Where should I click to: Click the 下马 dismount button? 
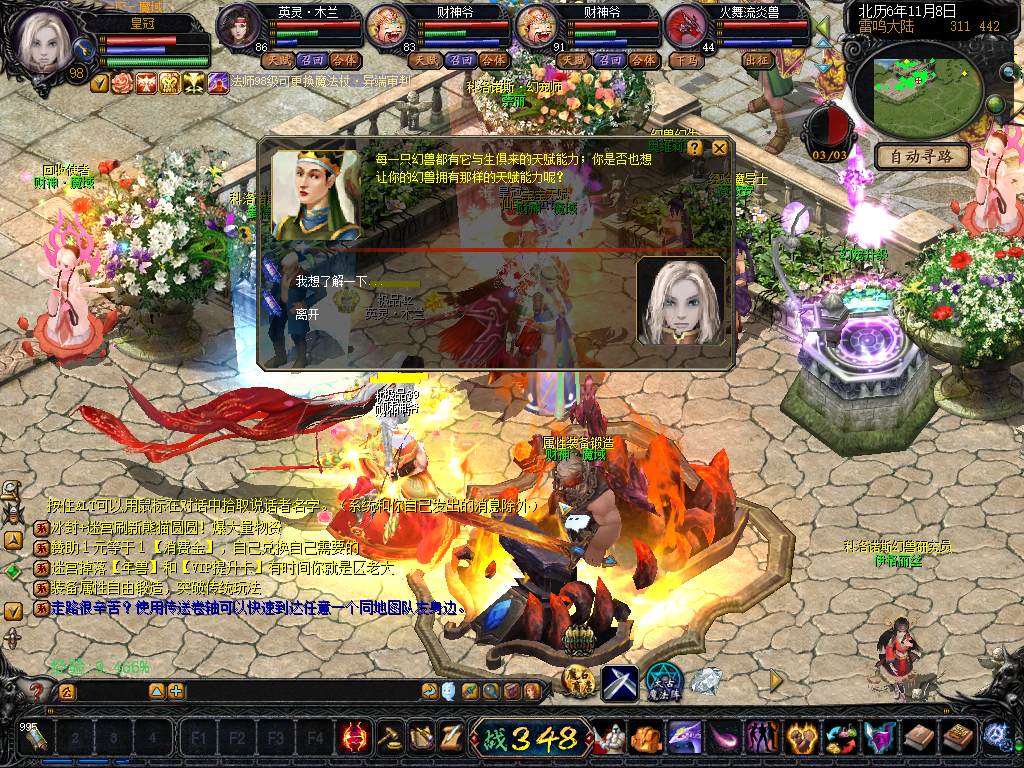pos(687,60)
